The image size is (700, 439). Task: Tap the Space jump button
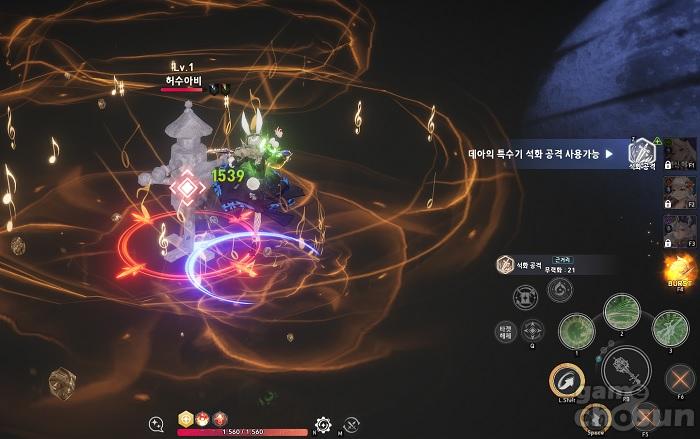tap(597, 419)
